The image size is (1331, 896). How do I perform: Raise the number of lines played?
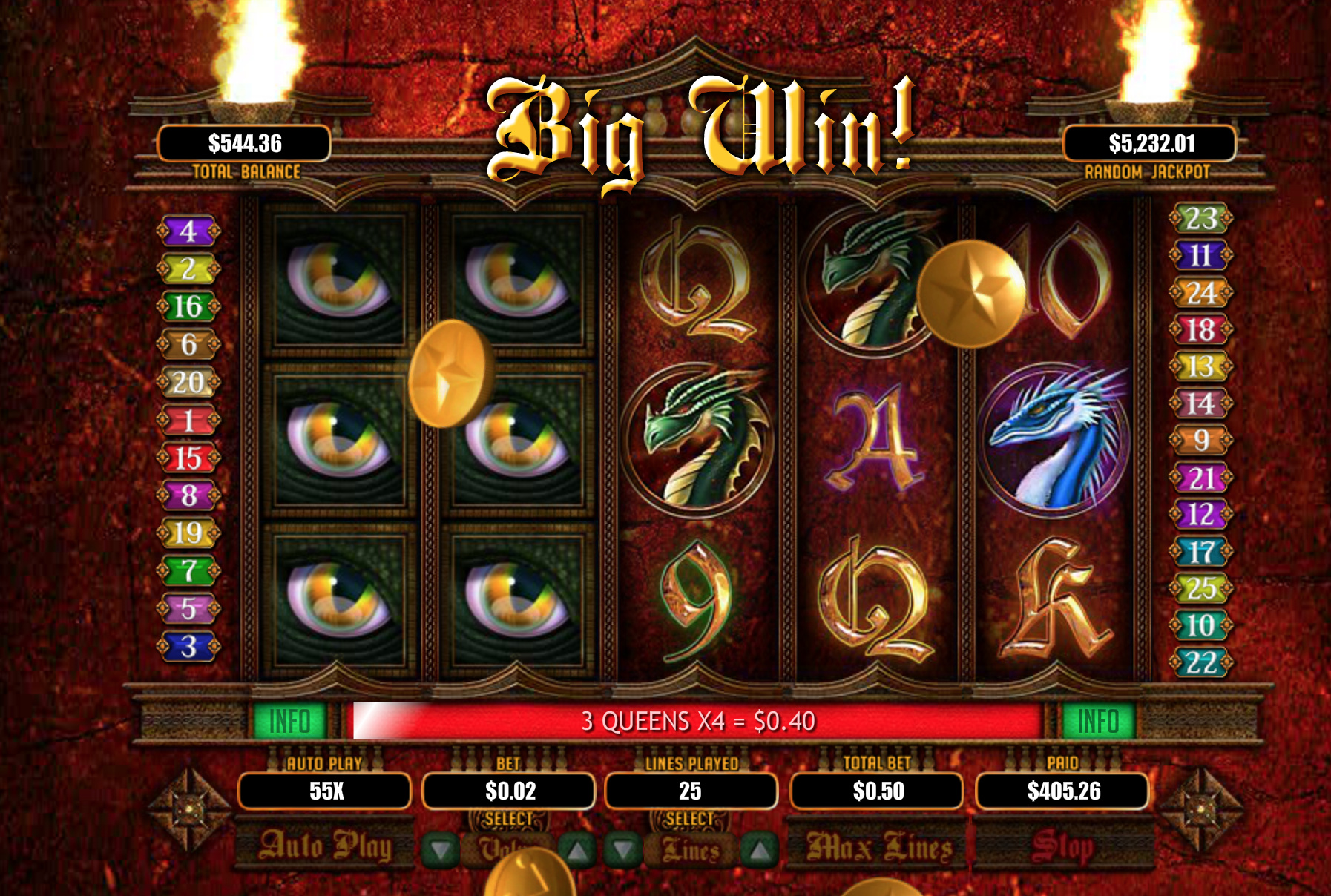(x=759, y=850)
